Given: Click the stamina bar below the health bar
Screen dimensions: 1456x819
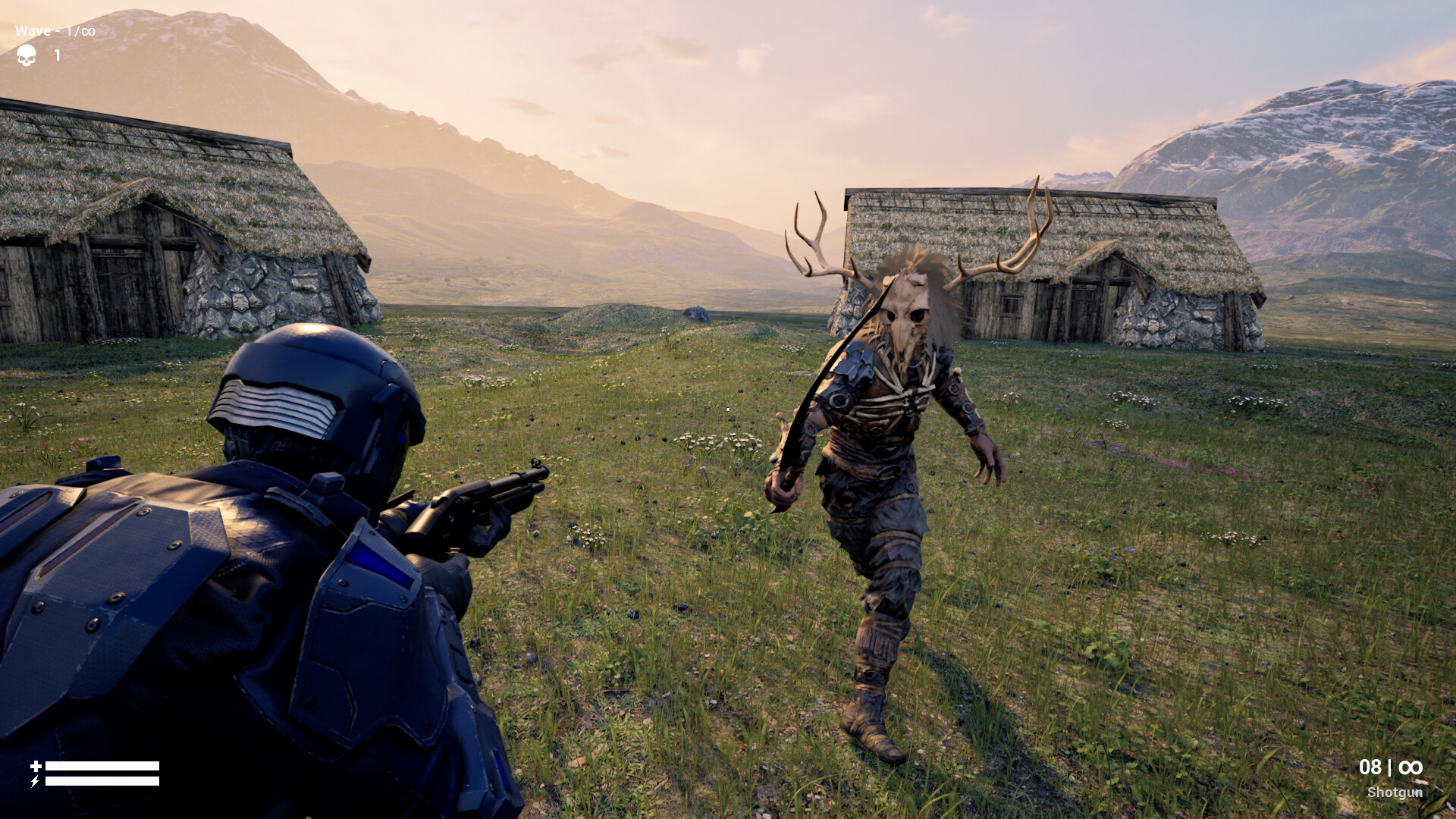Looking at the screenshot, I should coord(102,781).
